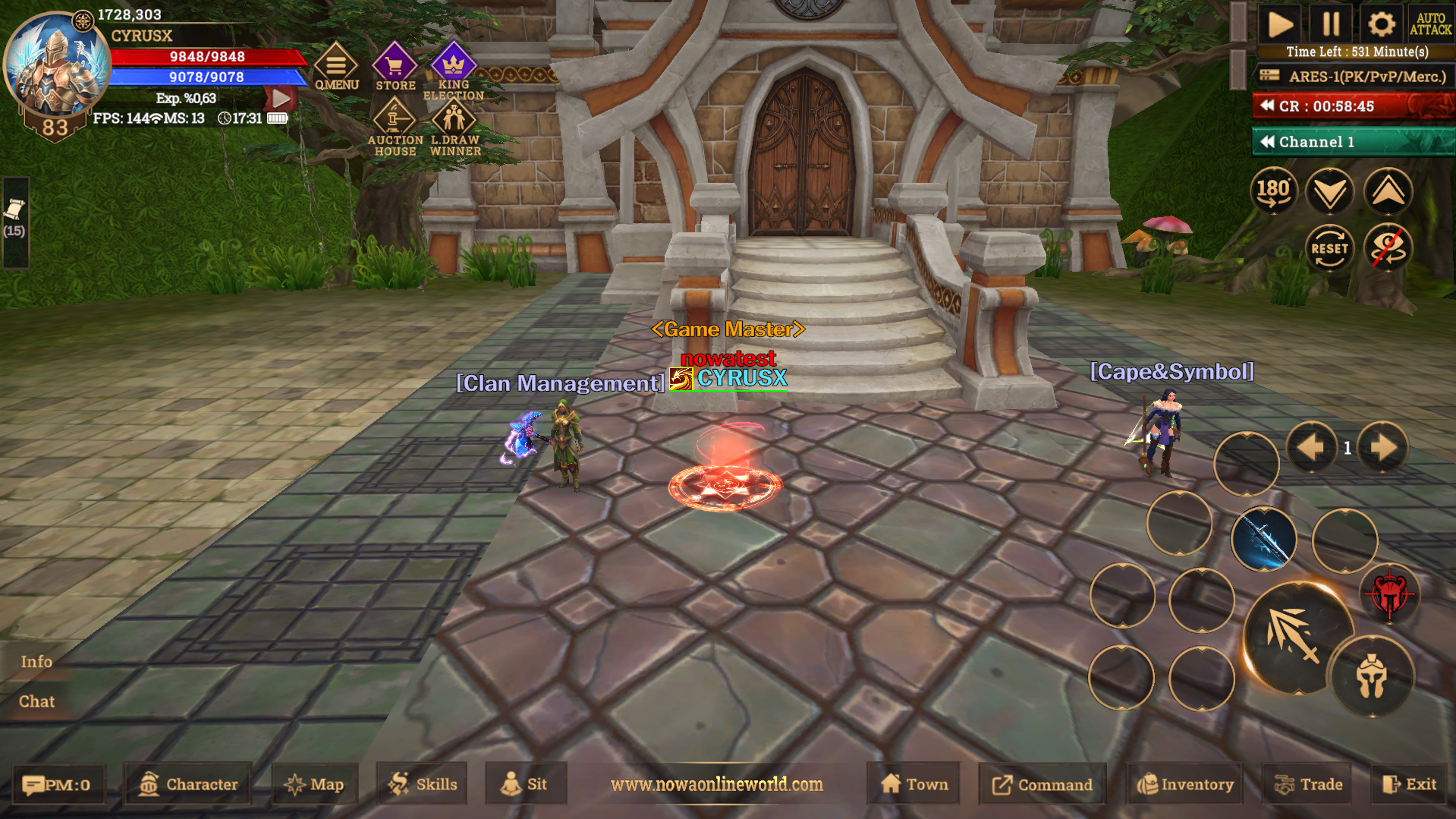Enable Auto Attack mode
This screenshot has height=819, width=1456.
point(1432,24)
